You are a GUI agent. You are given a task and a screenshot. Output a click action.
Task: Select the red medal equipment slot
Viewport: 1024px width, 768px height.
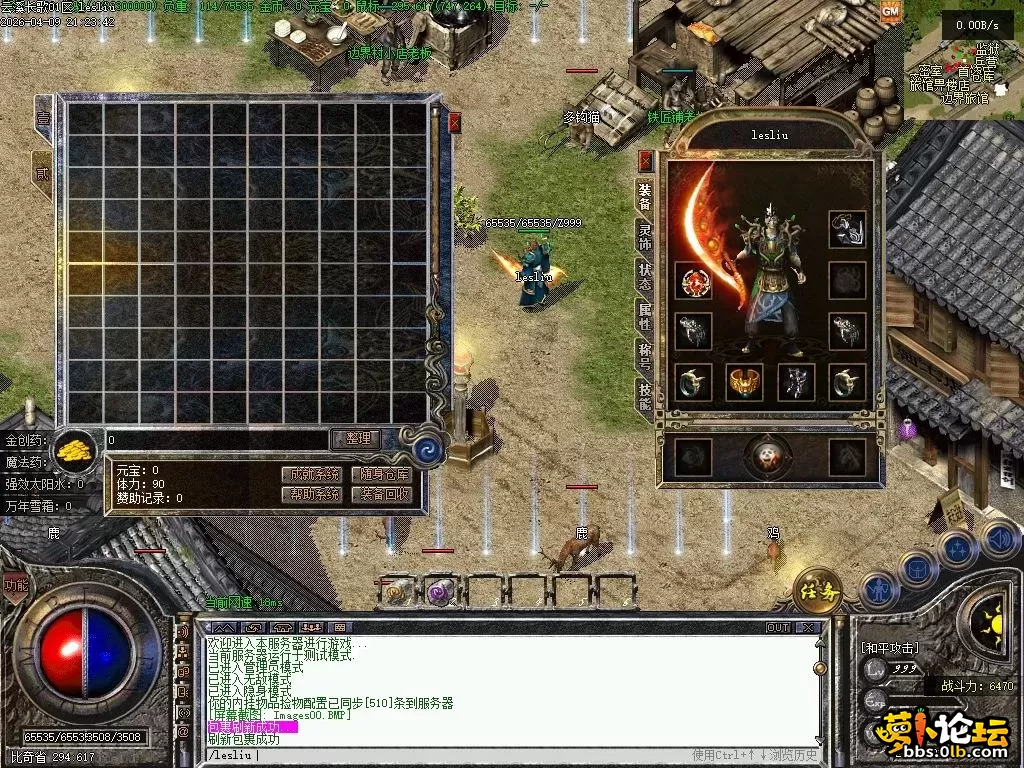coord(693,281)
